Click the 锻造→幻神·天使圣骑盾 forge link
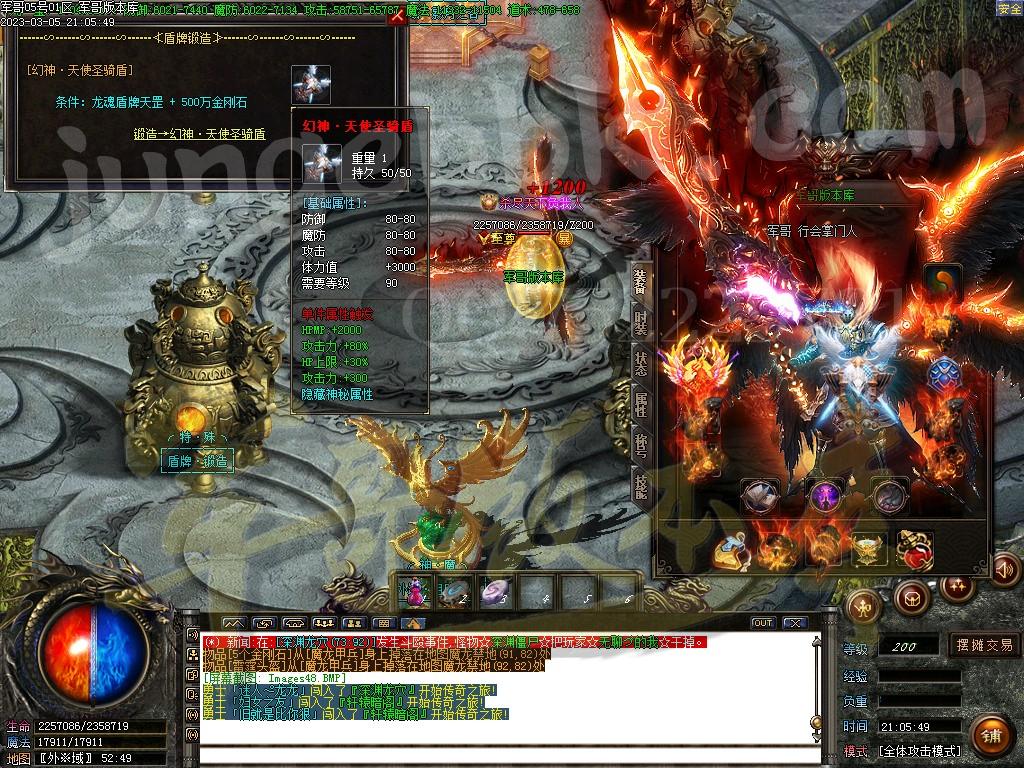 [199, 133]
